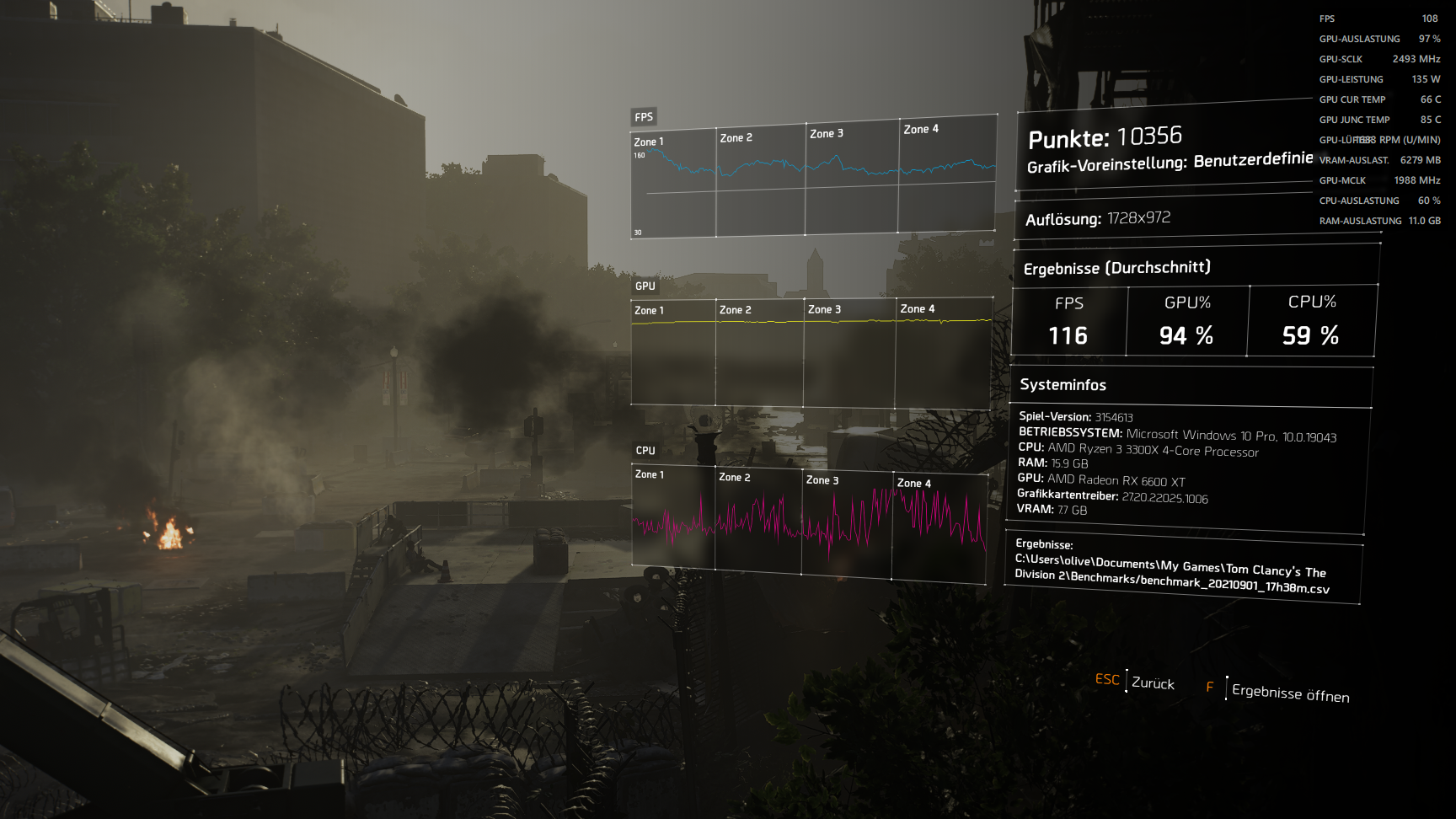Expand the Systeminfos section

[x=1063, y=385]
